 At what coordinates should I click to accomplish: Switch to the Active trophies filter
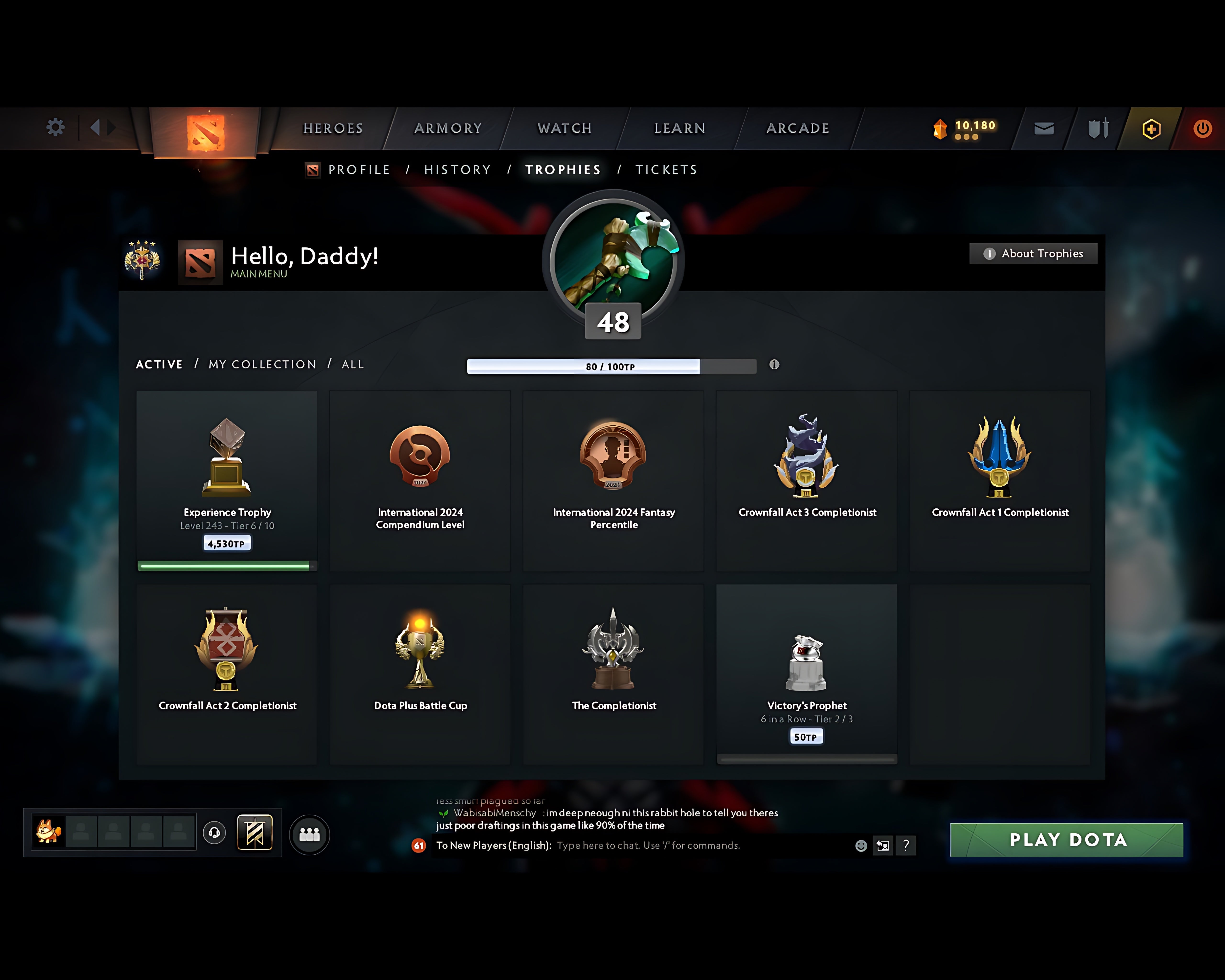tap(159, 364)
